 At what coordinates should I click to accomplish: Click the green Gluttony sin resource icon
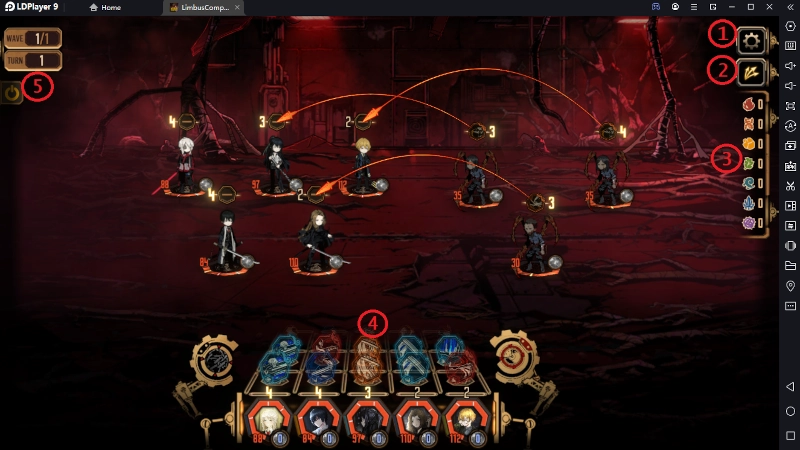(747, 163)
